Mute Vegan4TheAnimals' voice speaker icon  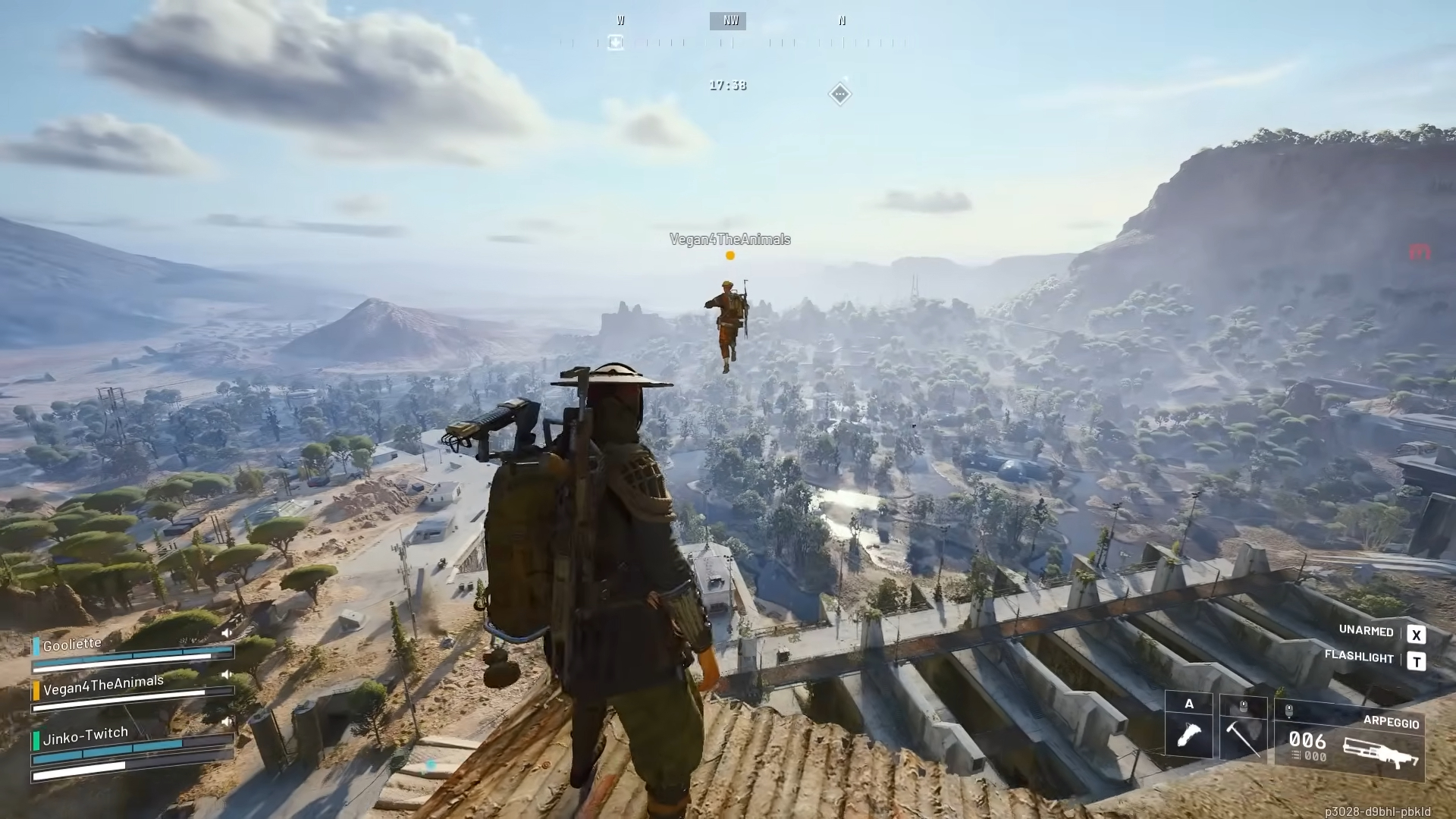227,674
